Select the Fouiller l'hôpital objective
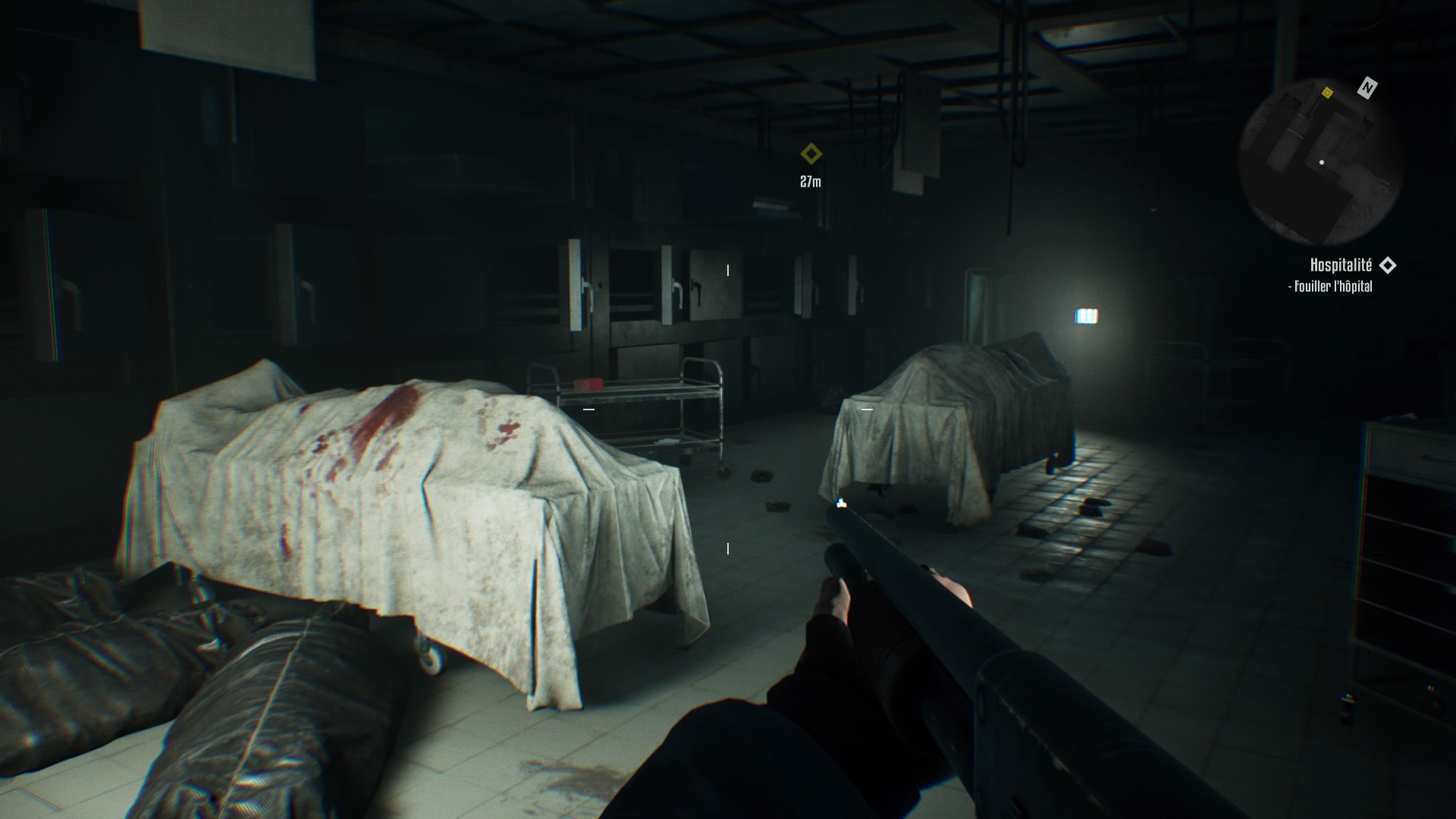Image resolution: width=1456 pixels, height=819 pixels. click(x=1332, y=287)
